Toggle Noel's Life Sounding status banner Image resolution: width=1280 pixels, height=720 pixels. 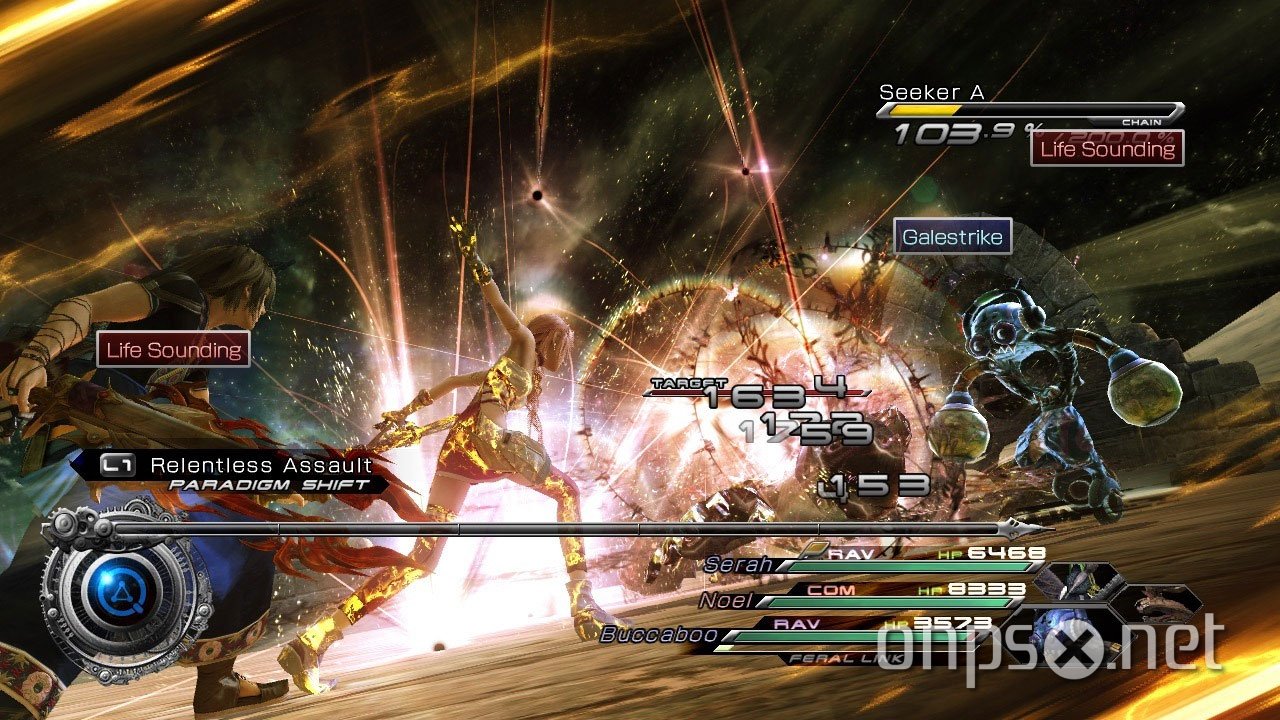pos(172,349)
